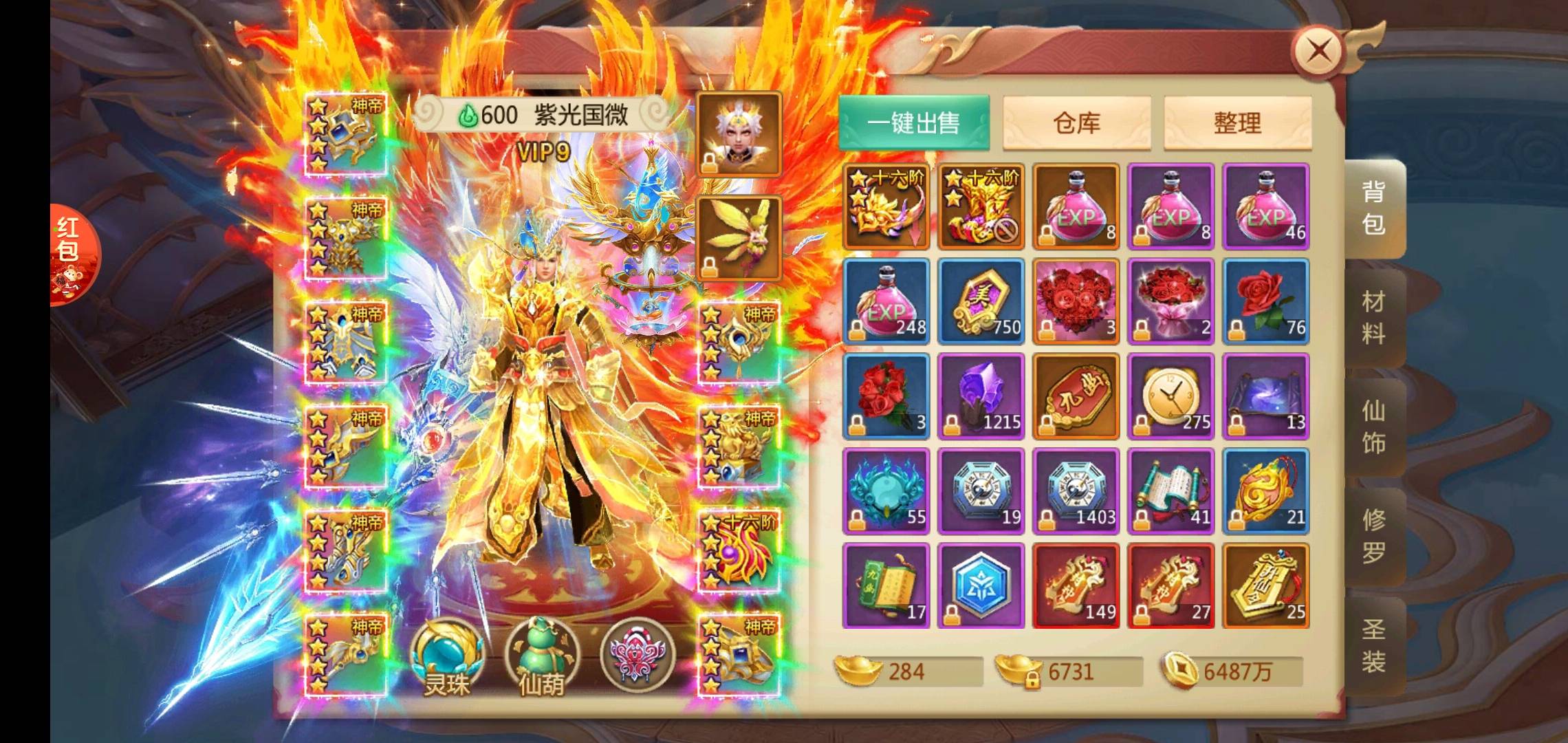Choose the purple crystal stack of 1215

click(981, 396)
